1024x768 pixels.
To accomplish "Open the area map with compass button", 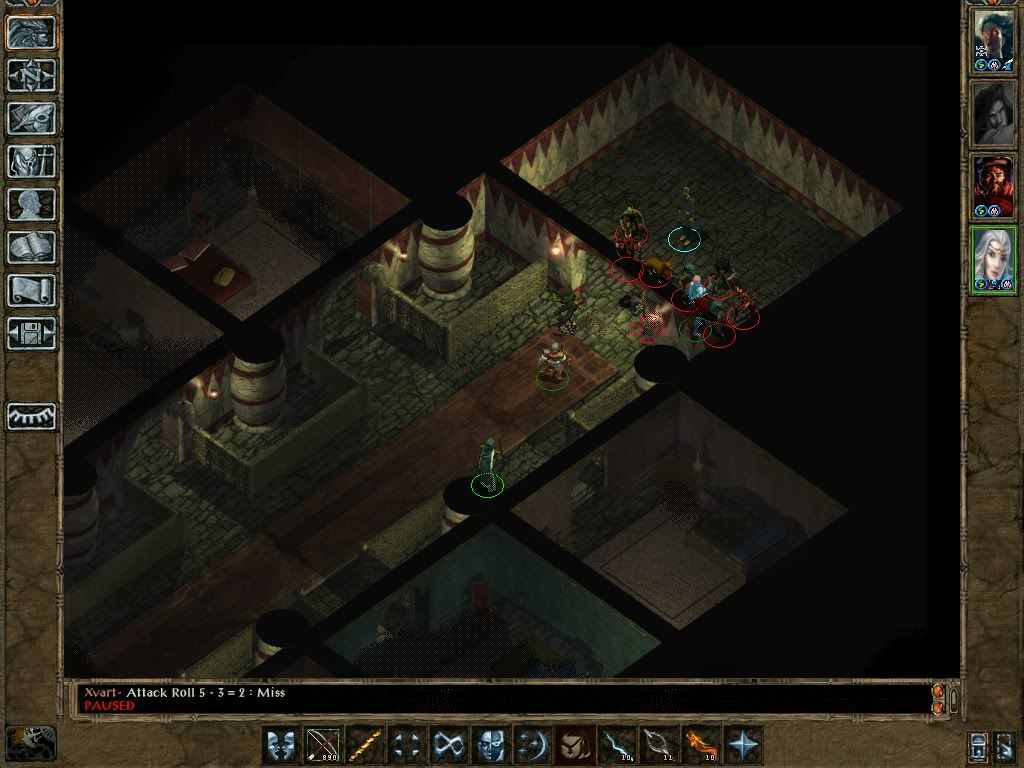I will 31,75.
